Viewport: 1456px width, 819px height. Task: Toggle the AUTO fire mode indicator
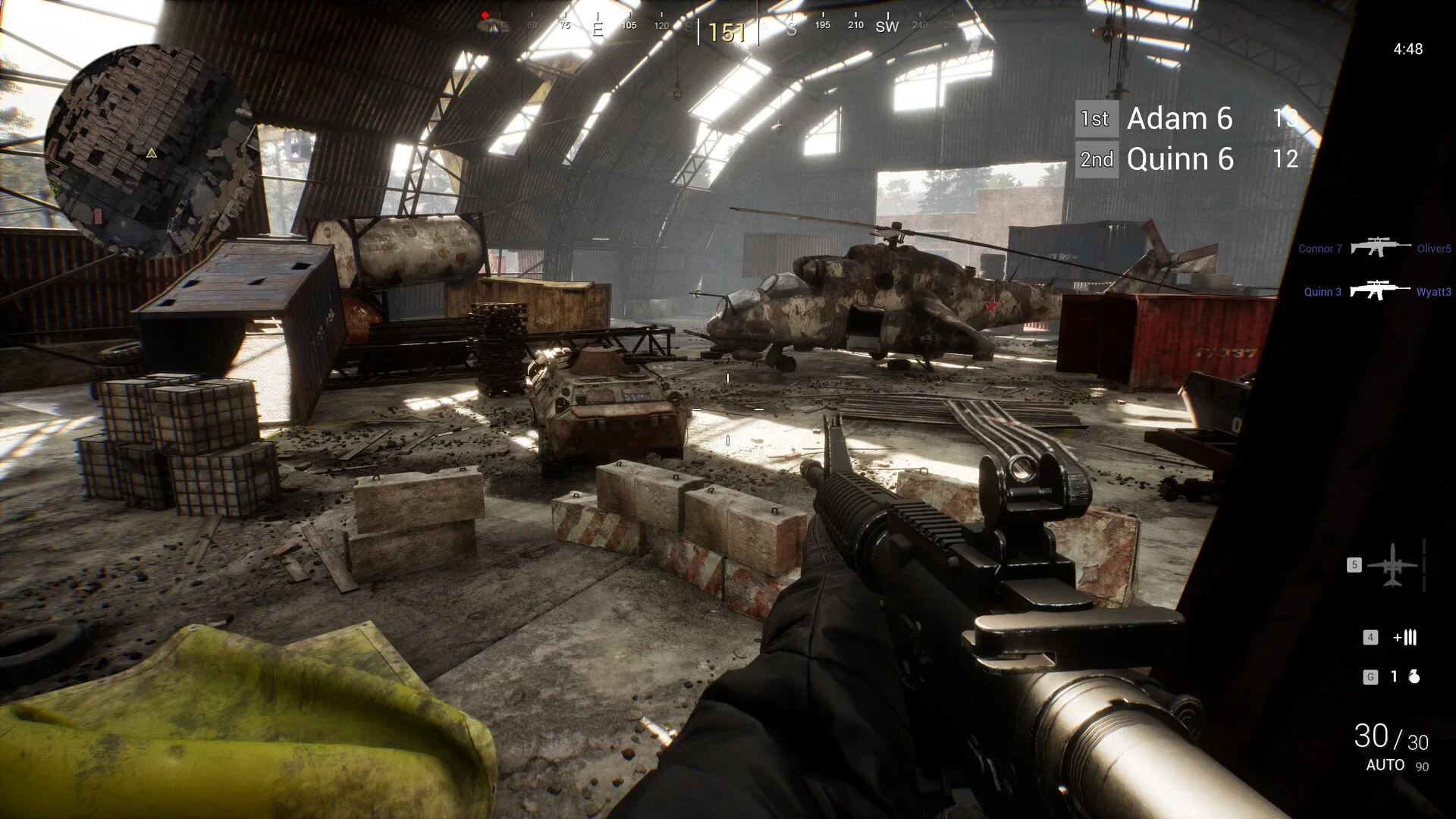(x=1385, y=766)
